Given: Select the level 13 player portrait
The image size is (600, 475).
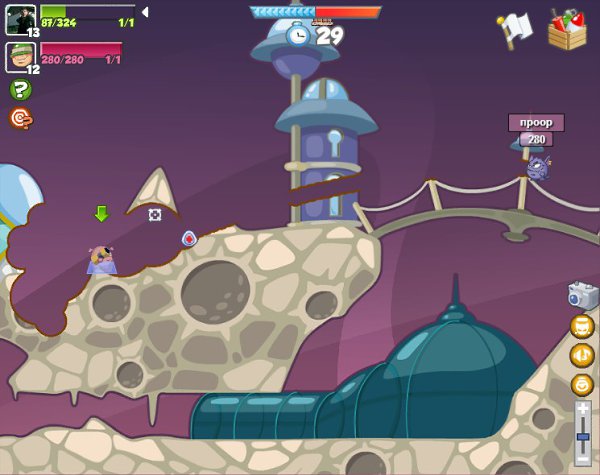Looking at the screenshot, I should tap(21, 20).
